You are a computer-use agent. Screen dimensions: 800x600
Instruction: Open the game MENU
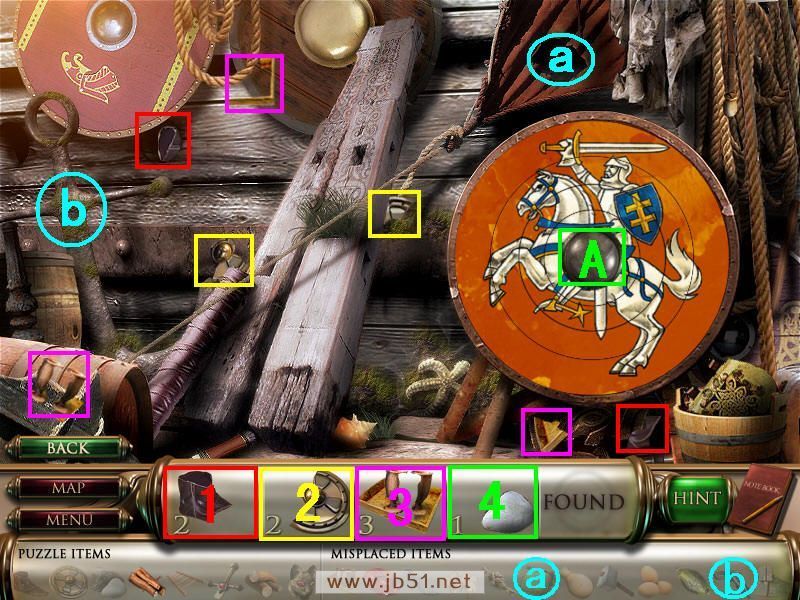click(x=67, y=520)
